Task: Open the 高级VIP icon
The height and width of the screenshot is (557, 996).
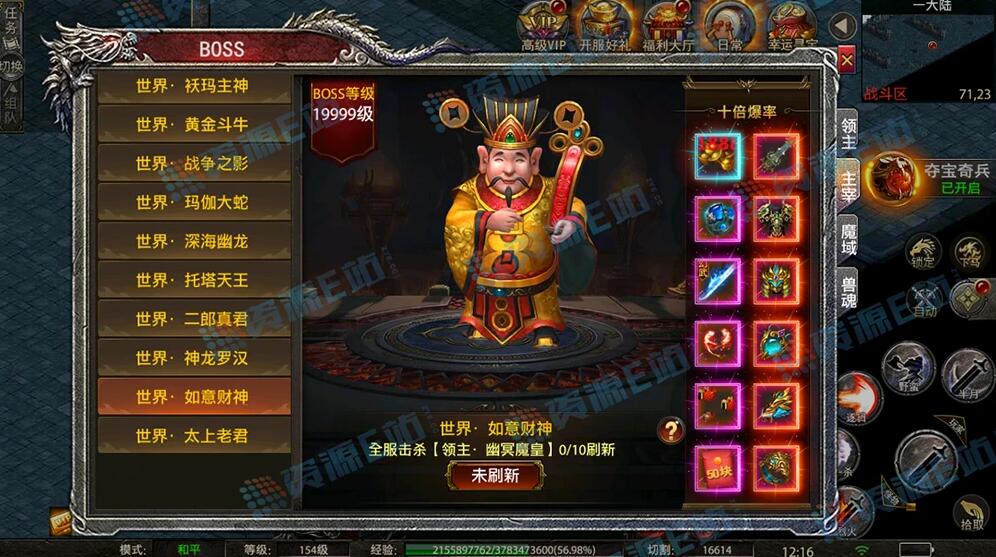Action: click(543, 24)
